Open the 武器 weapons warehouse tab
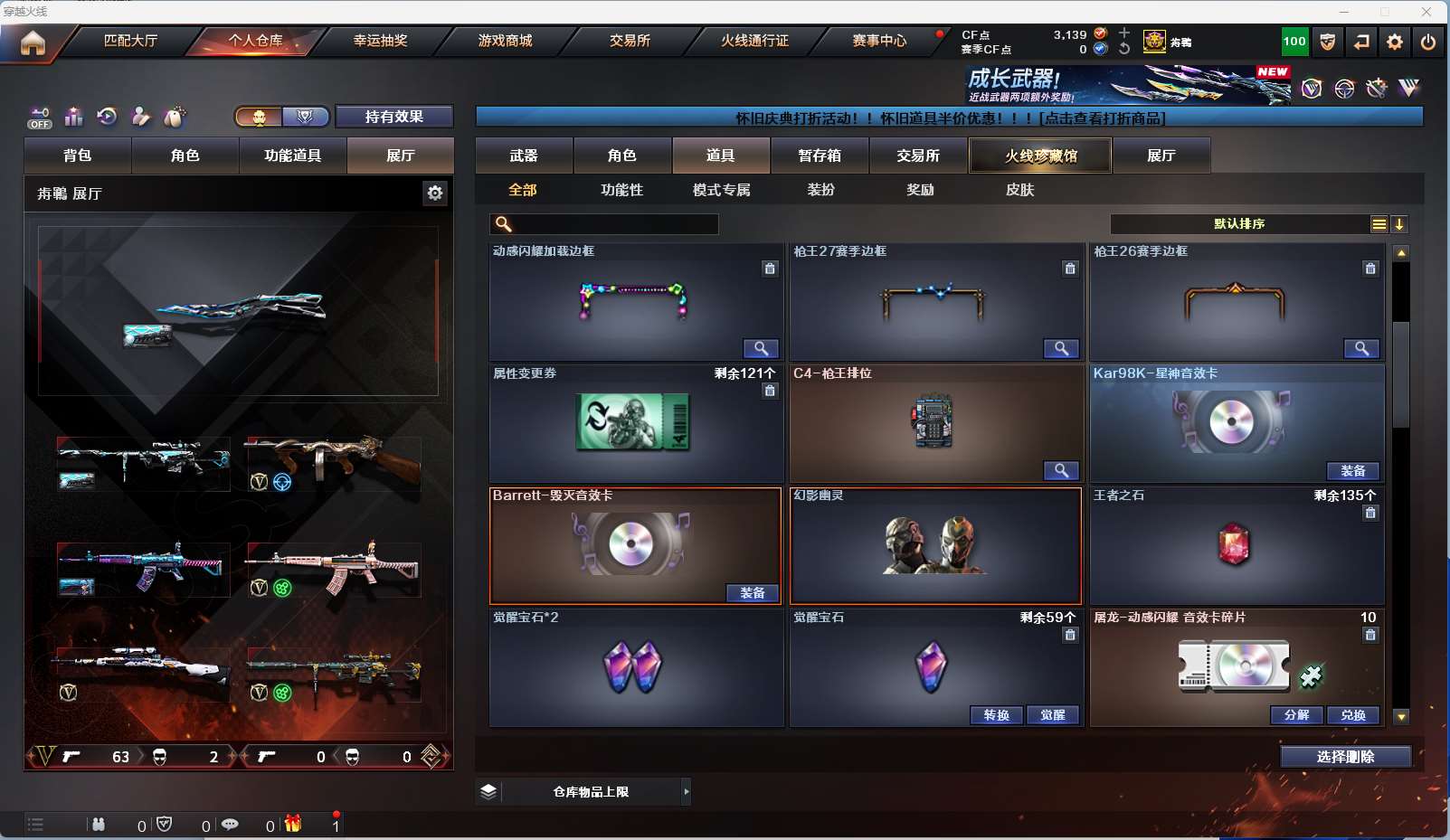 point(524,156)
